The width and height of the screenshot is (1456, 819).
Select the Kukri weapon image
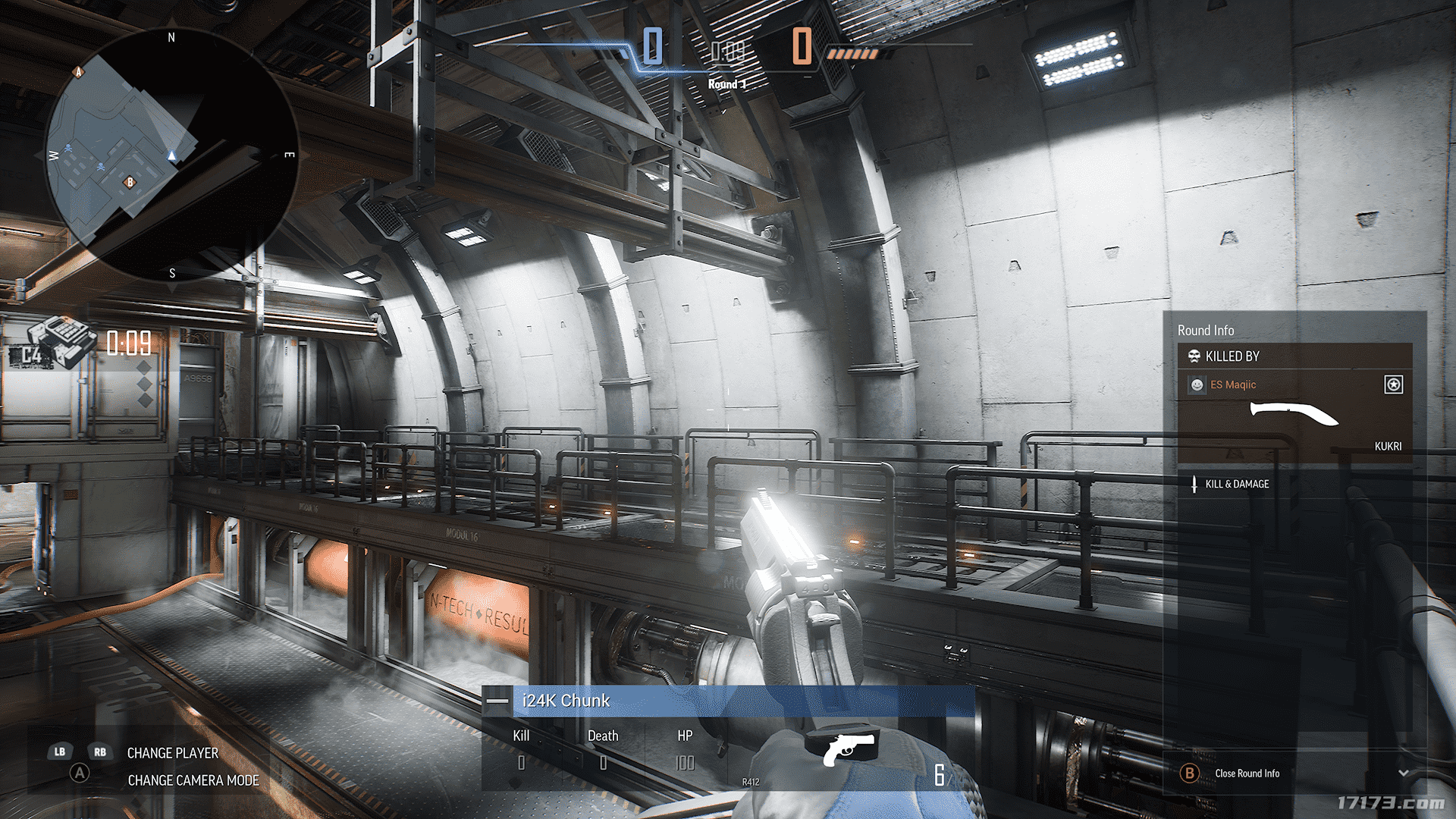(1294, 414)
